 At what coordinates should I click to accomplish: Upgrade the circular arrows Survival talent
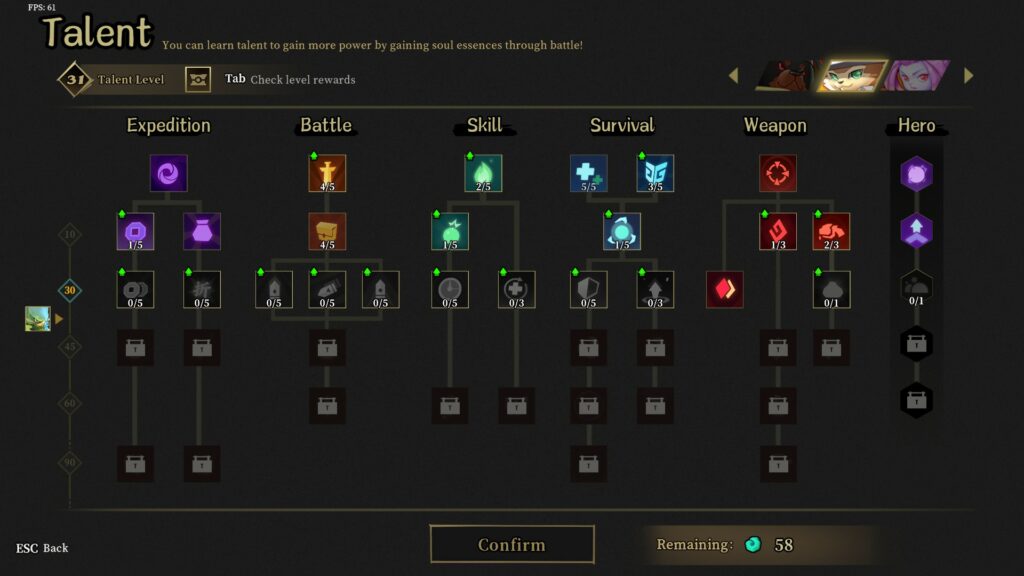point(622,231)
